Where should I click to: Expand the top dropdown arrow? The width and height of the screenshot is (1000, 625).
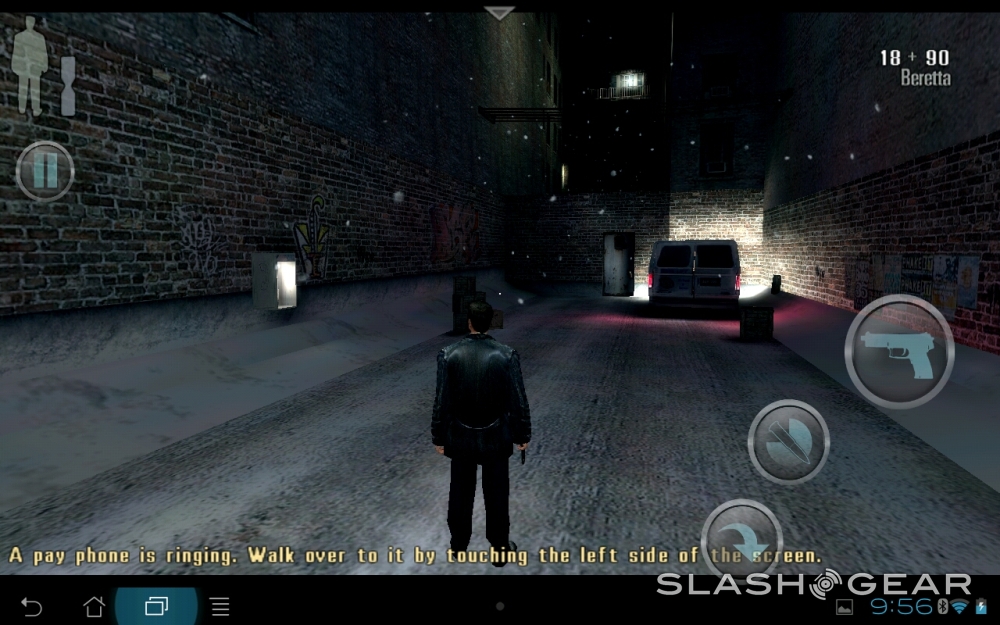click(x=499, y=13)
